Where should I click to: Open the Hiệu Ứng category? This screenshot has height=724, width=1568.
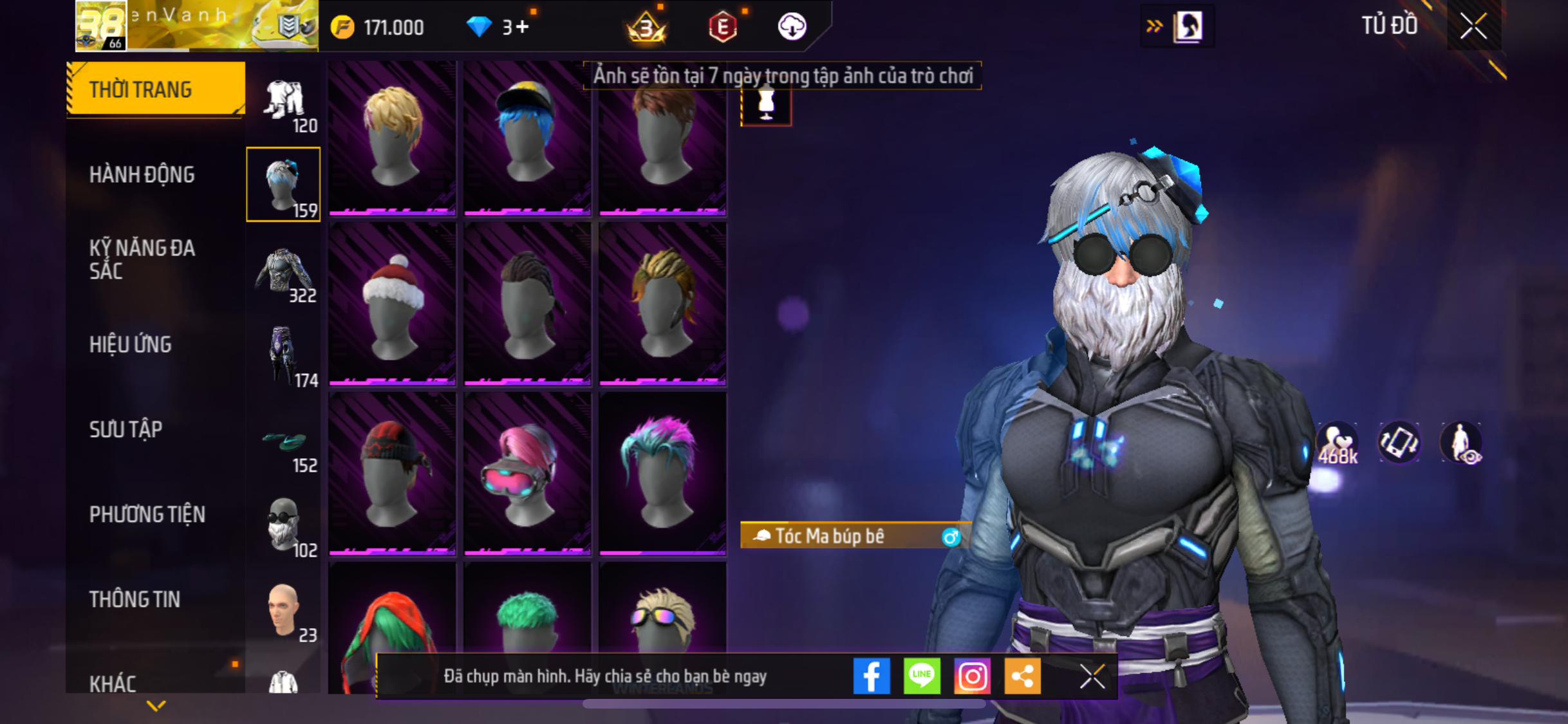pos(130,344)
